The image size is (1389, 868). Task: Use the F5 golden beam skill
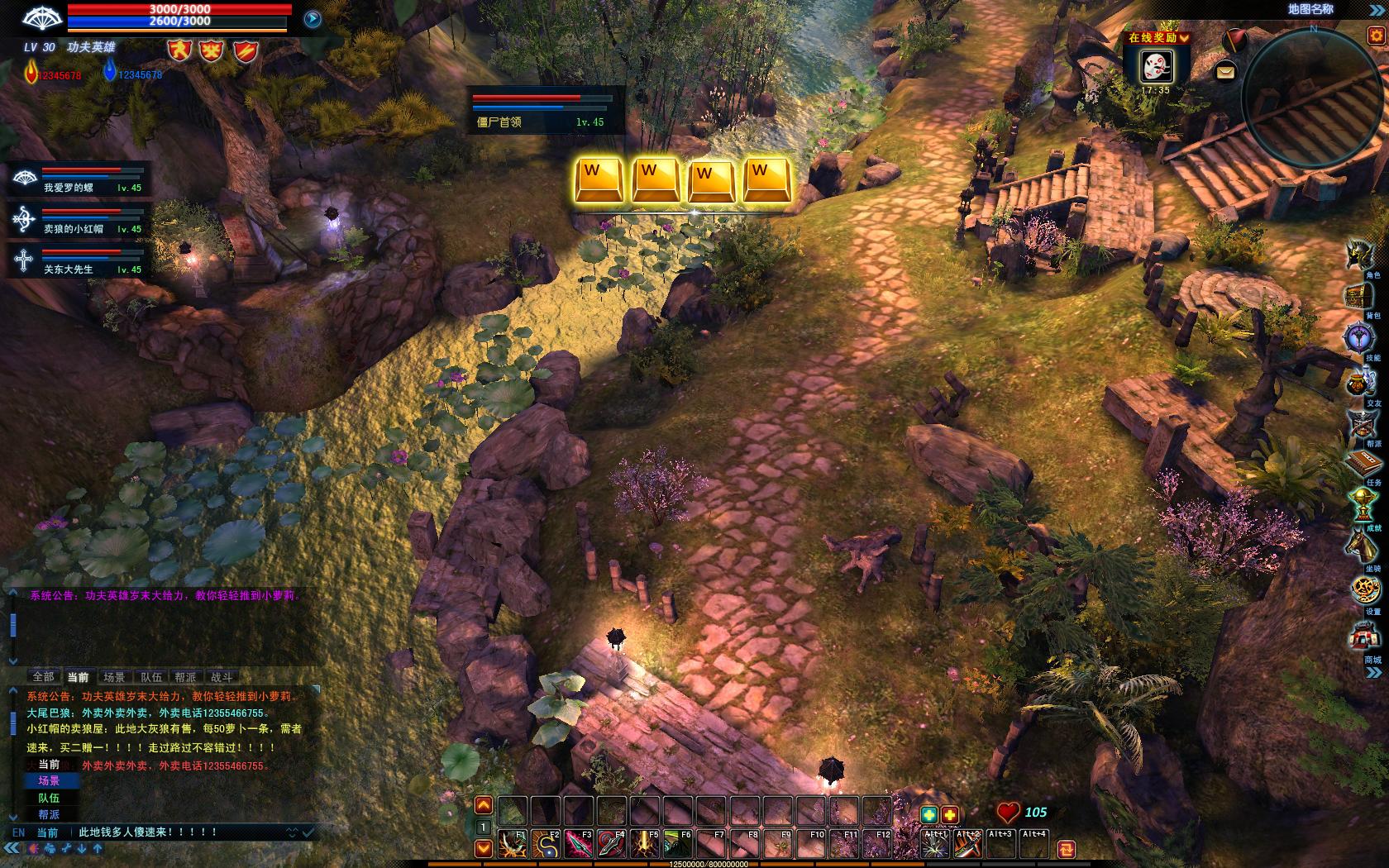[x=645, y=844]
